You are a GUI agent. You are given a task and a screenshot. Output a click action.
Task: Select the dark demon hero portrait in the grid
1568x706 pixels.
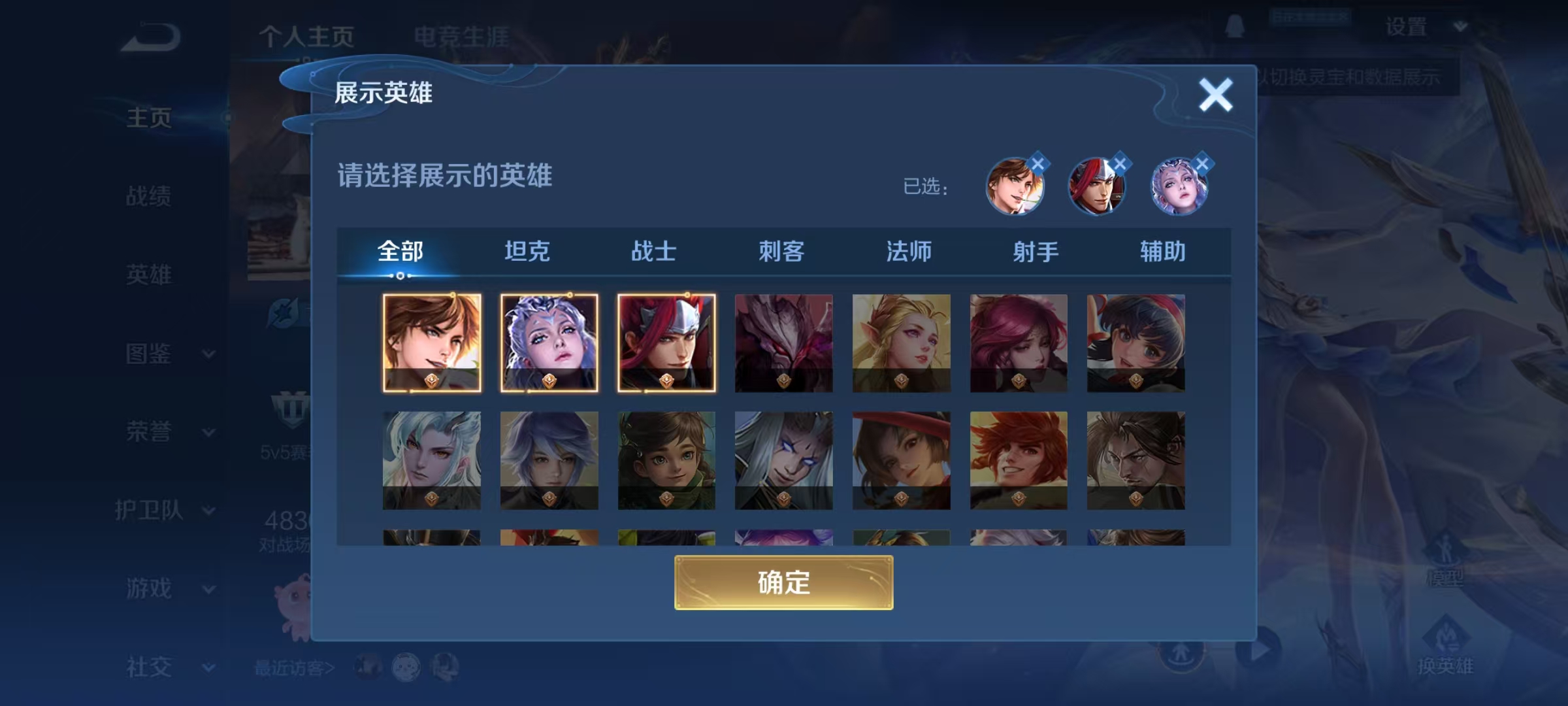[783, 343]
